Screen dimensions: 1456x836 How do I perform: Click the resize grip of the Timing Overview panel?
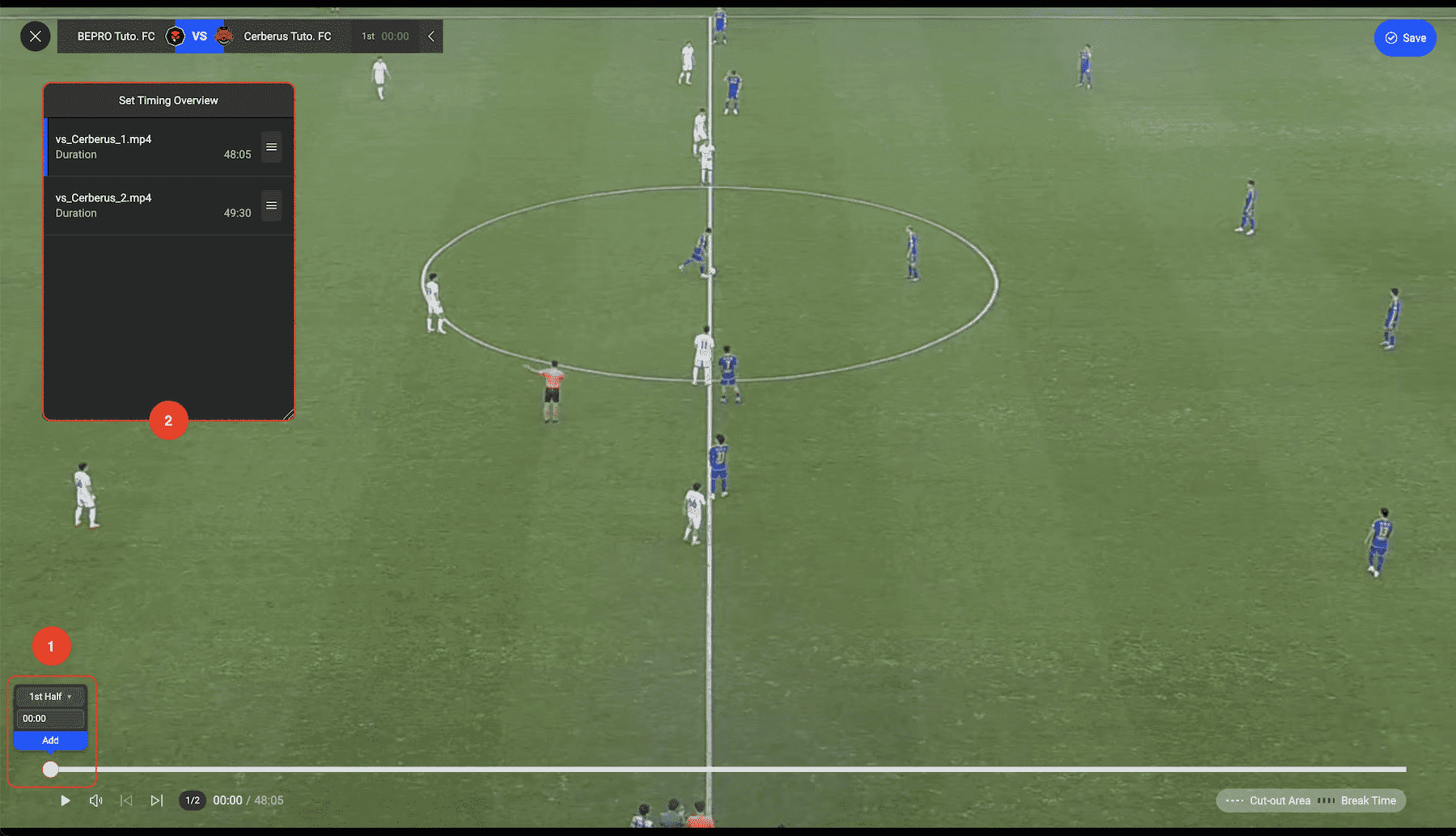pos(289,414)
